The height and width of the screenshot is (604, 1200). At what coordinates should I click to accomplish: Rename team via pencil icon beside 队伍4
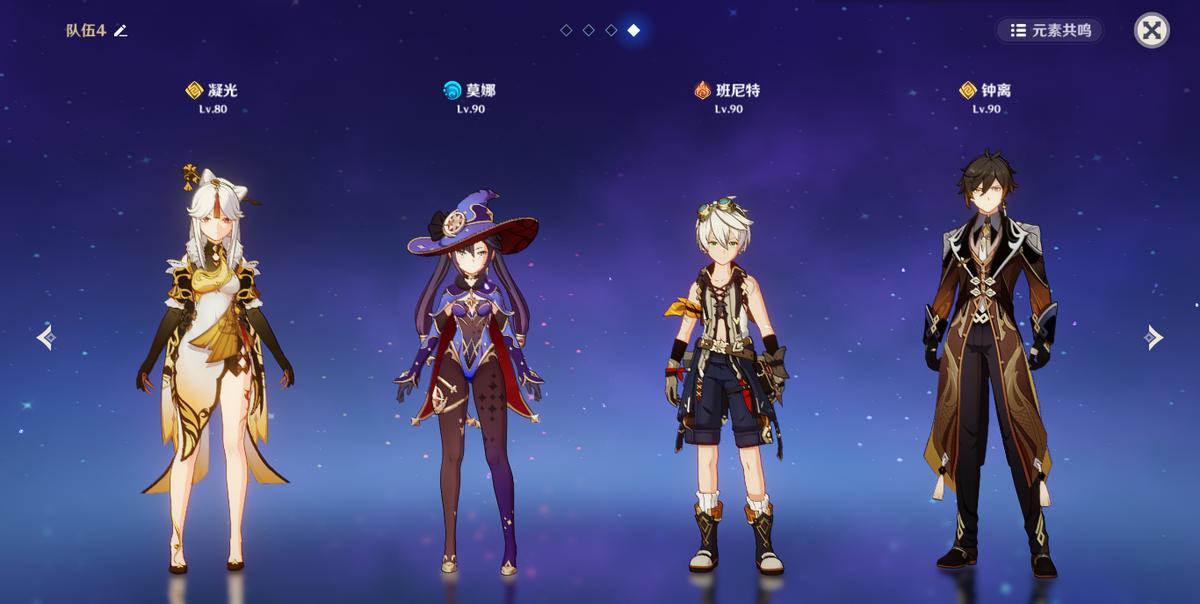[121, 31]
